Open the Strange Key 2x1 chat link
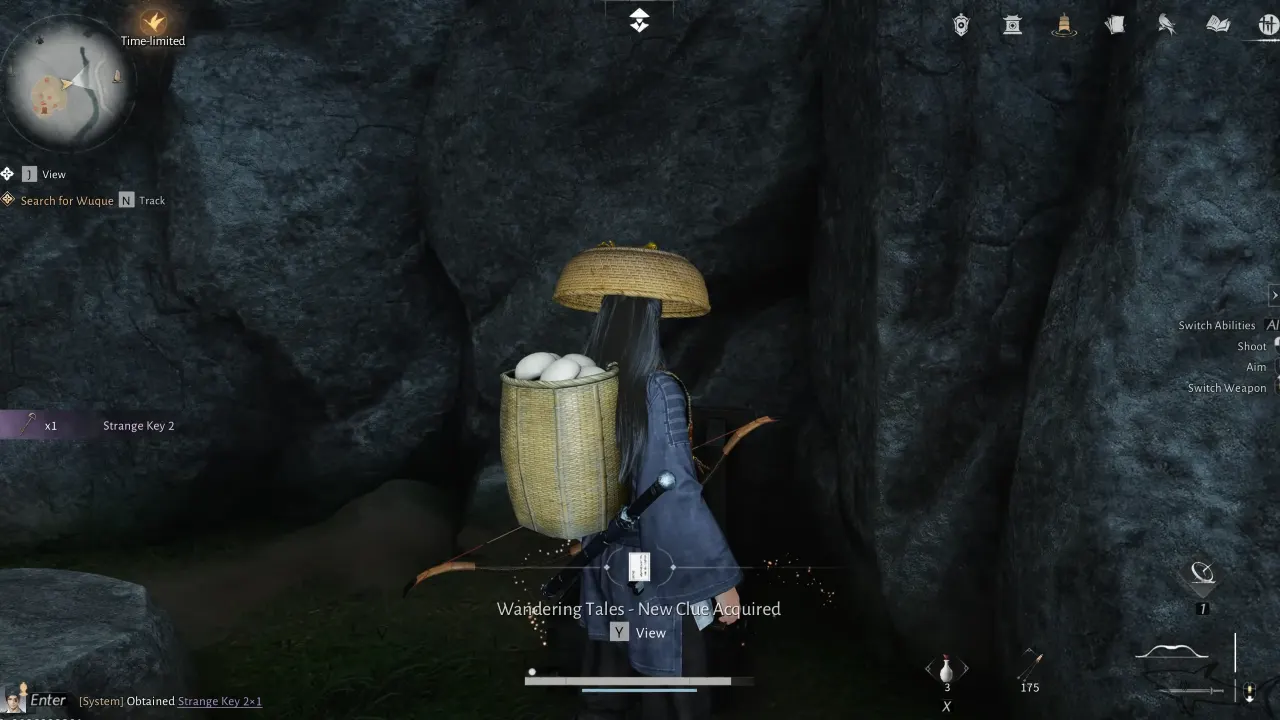Image resolution: width=1280 pixels, height=720 pixels. pyautogui.click(x=218, y=701)
